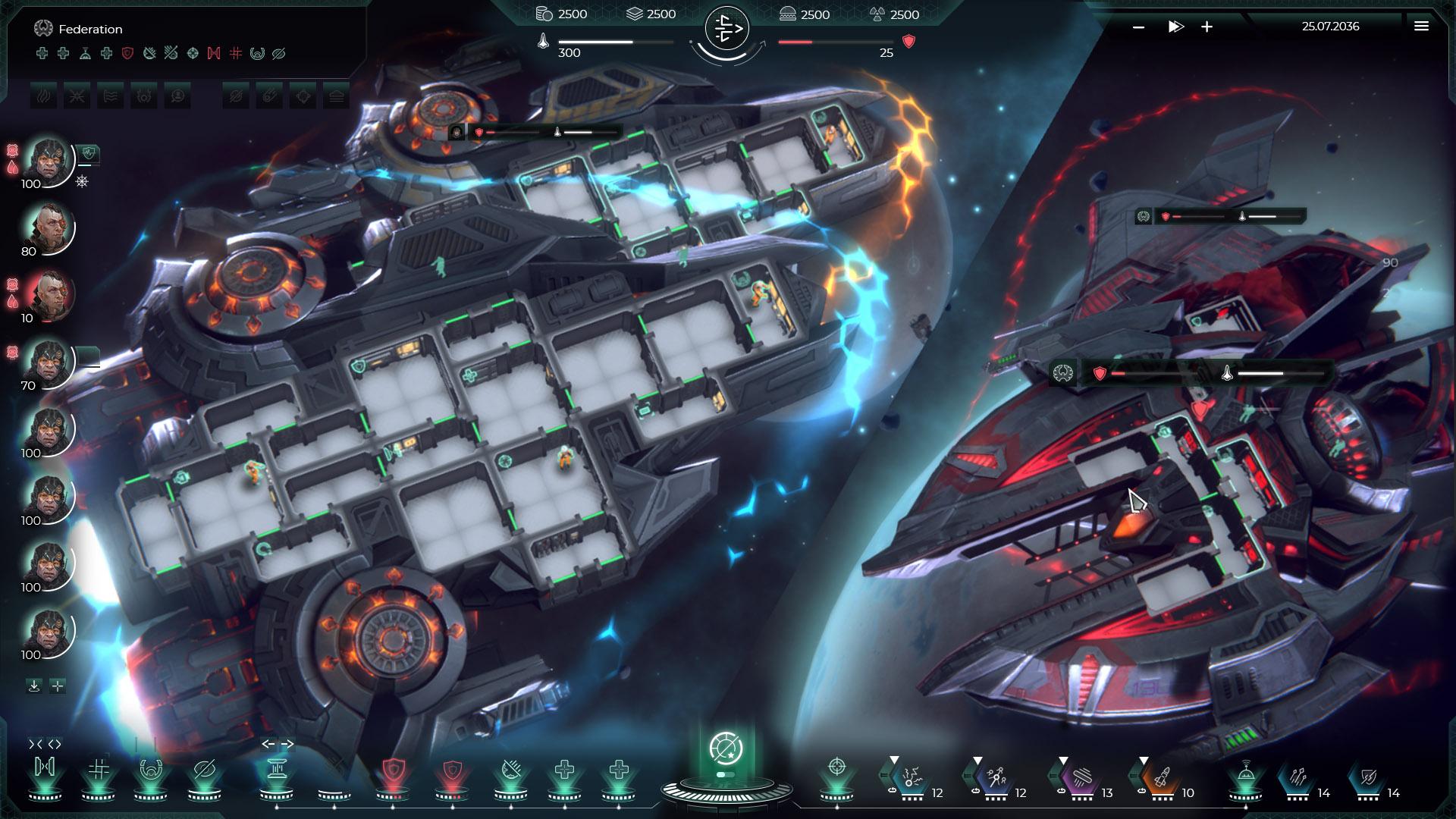Speed up game with plus button
The height and width of the screenshot is (819, 1456).
point(1207,27)
